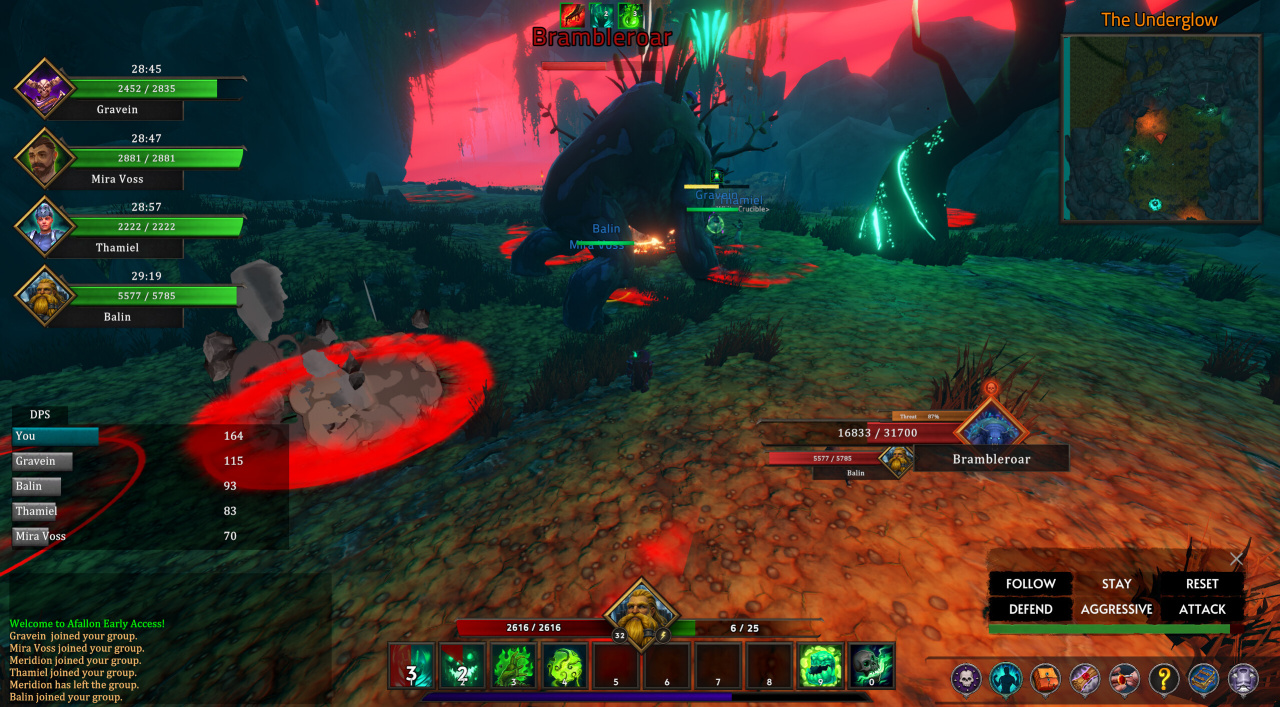The height and width of the screenshot is (707, 1280).
Task: Use the green swirling orb ability
Action: click(565, 666)
